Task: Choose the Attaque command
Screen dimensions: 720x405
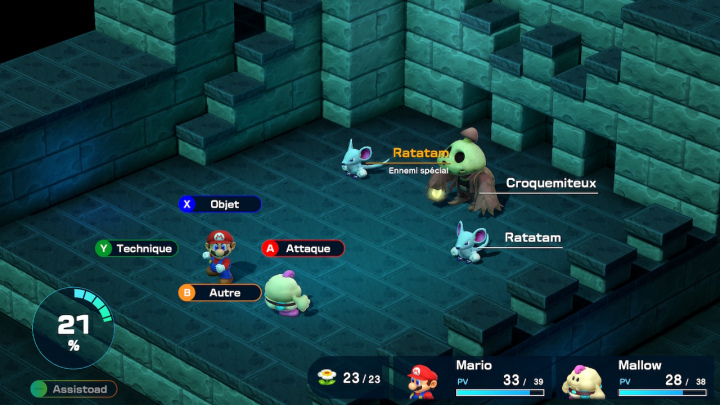Action: click(x=303, y=248)
